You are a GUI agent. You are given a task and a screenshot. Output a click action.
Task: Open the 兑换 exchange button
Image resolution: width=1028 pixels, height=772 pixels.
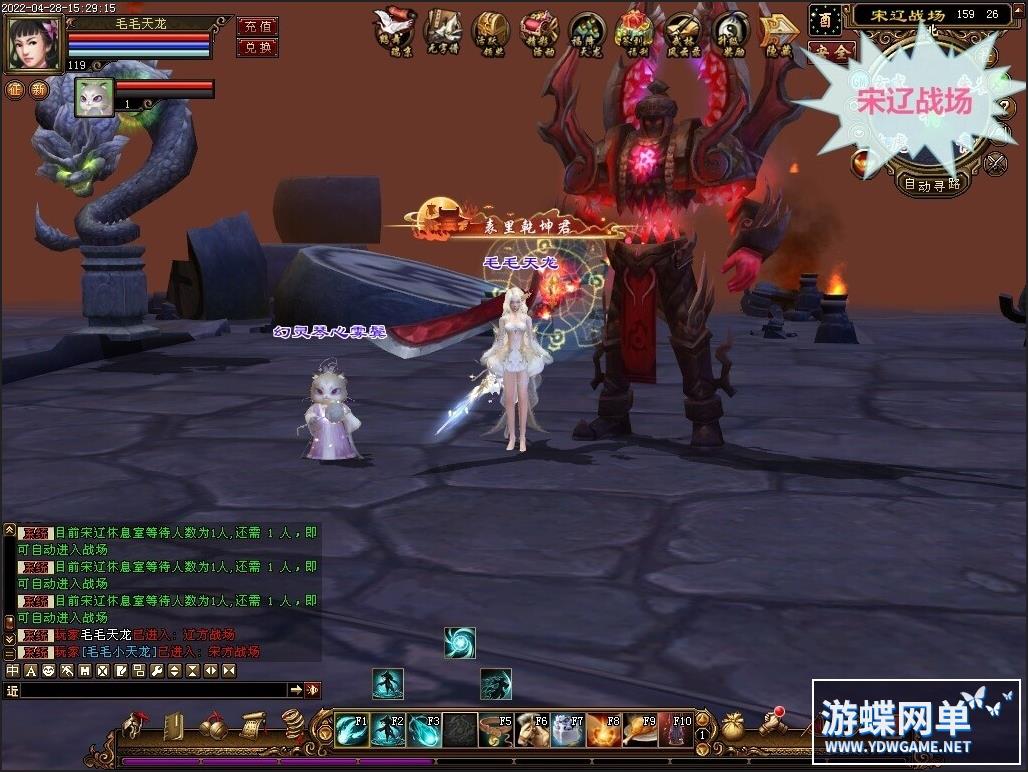[257, 47]
